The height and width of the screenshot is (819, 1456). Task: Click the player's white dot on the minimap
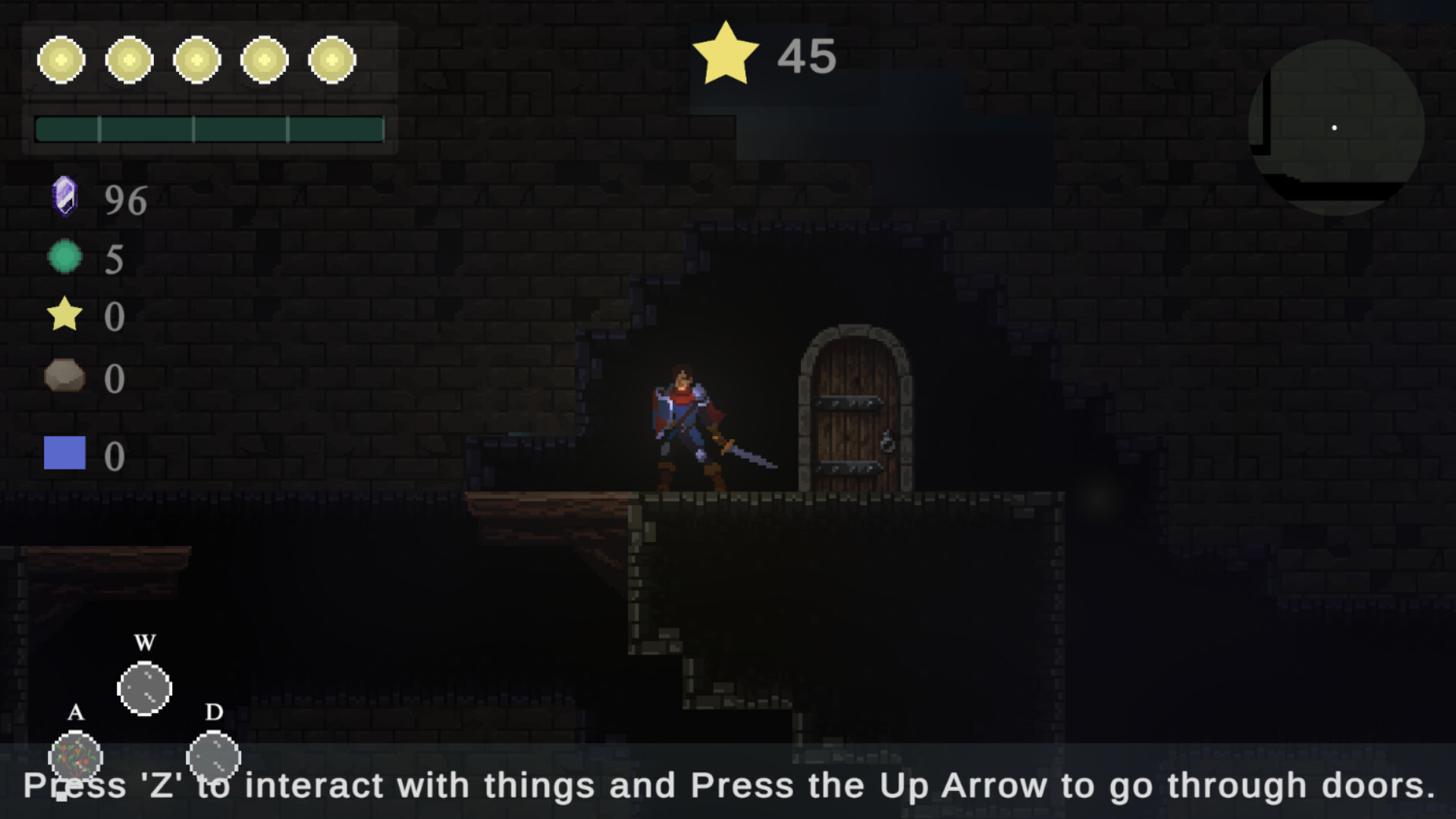(x=1334, y=128)
